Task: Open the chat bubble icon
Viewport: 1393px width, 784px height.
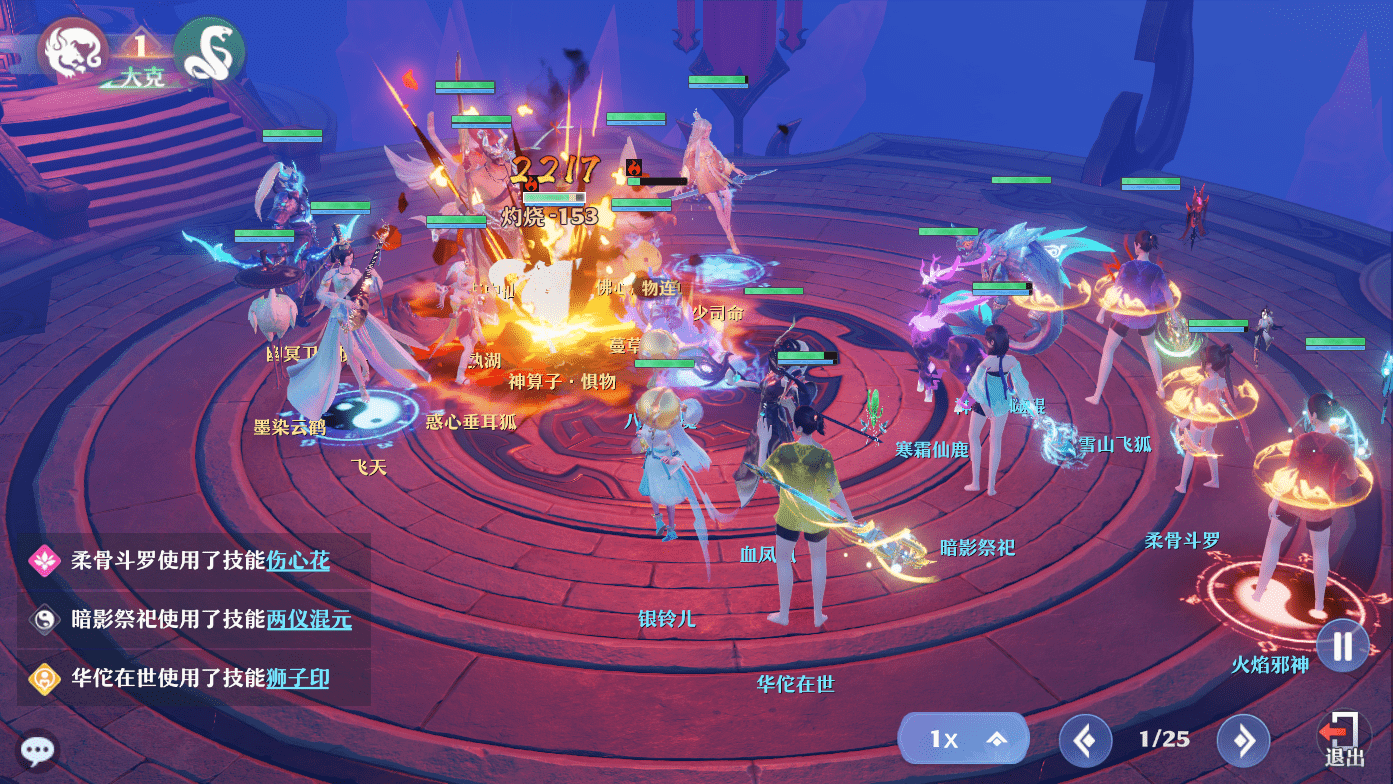Action: [39, 750]
